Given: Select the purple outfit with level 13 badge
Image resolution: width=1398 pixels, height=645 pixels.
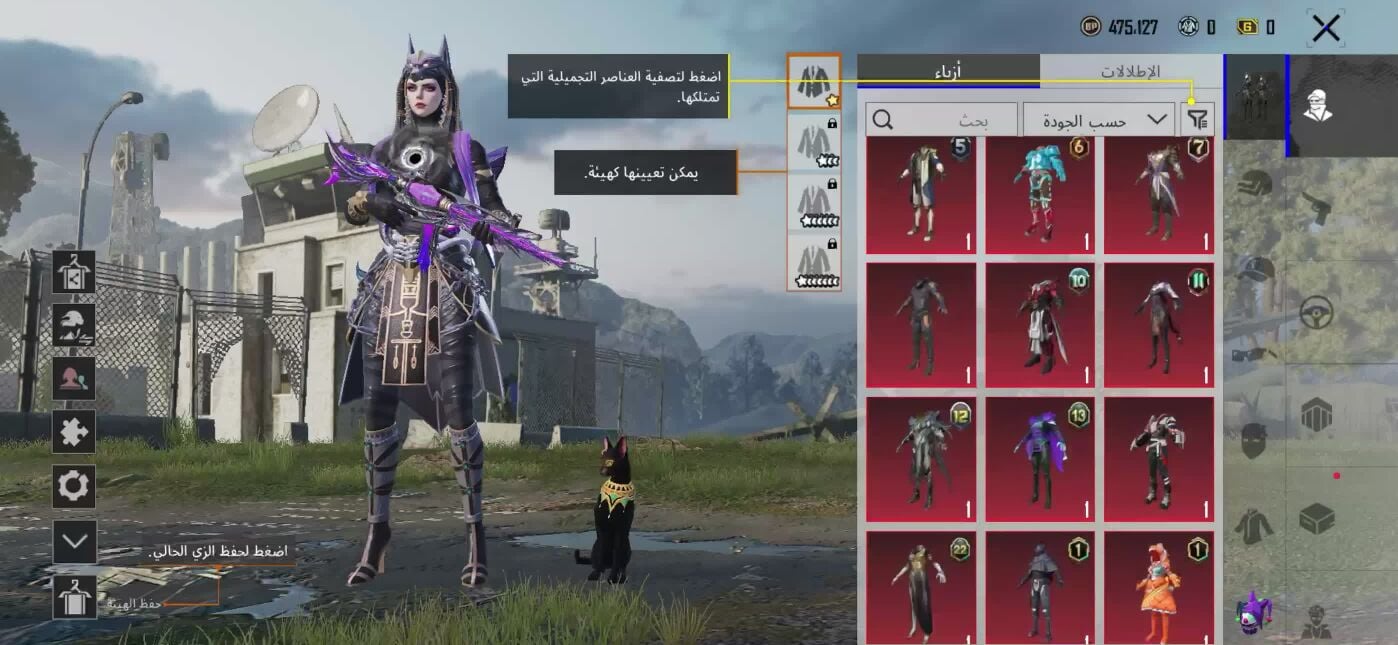Looking at the screenshot, I should (x=1040, y=459).
